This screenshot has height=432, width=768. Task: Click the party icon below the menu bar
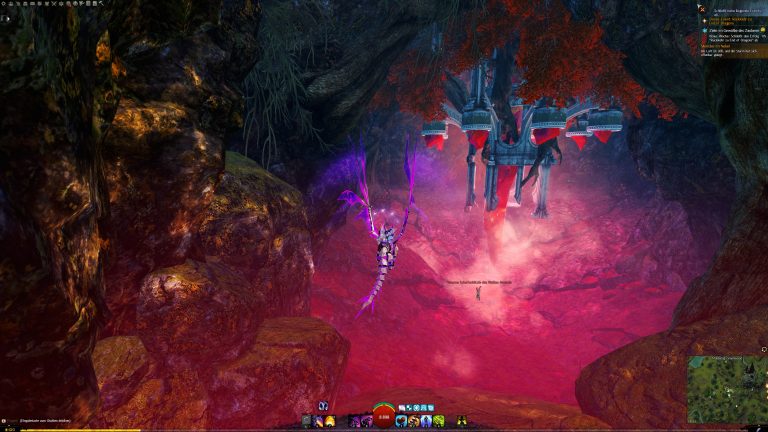tap(6, 18)
